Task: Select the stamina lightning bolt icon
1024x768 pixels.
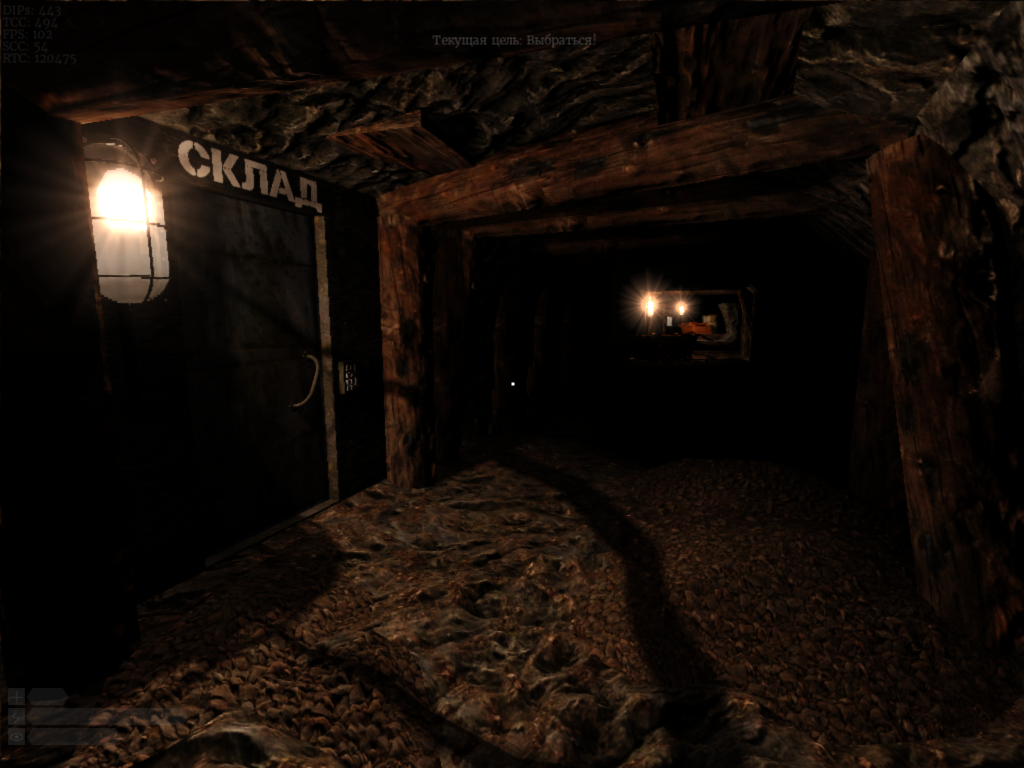Action: coord(16,716)
